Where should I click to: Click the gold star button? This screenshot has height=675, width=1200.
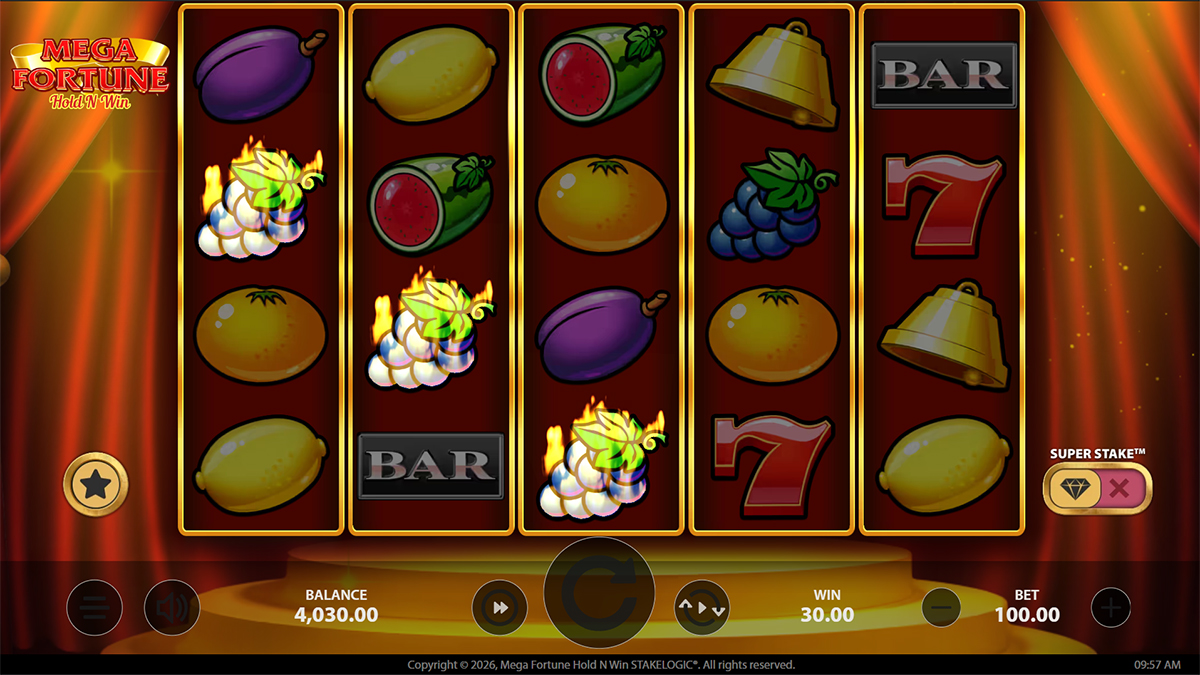click(x=96, y=485)
